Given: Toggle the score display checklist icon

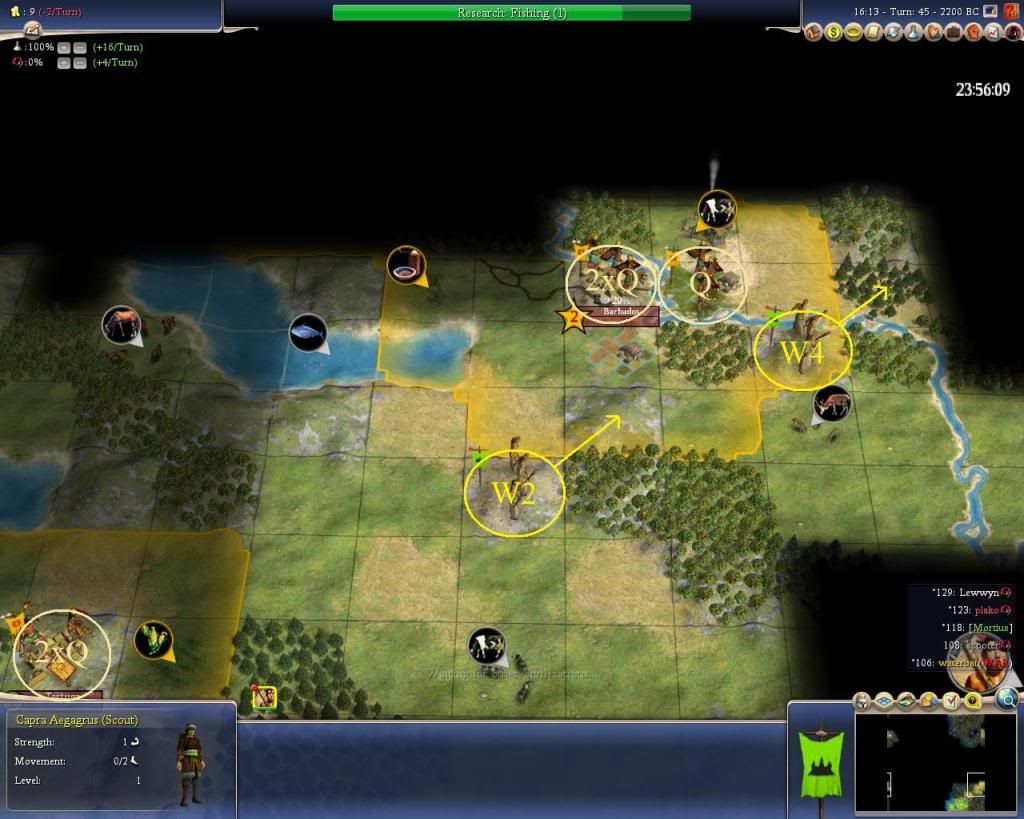Looking at the screenshot, I should click(x=953, y=701).
